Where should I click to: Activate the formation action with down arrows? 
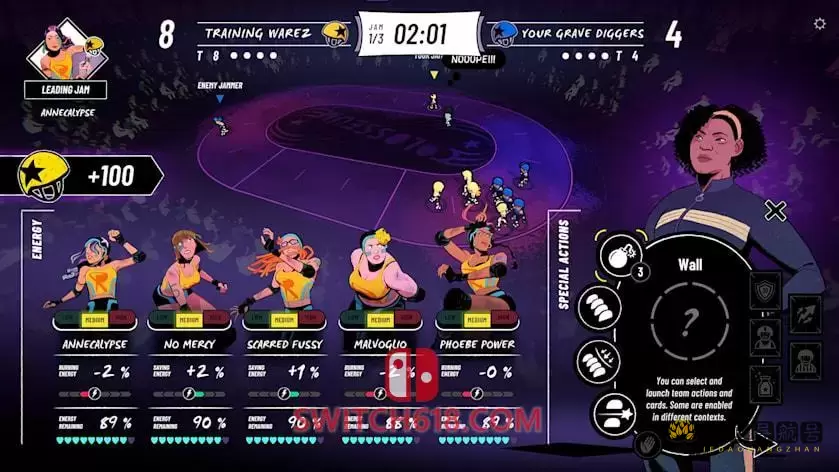point(597,360)
